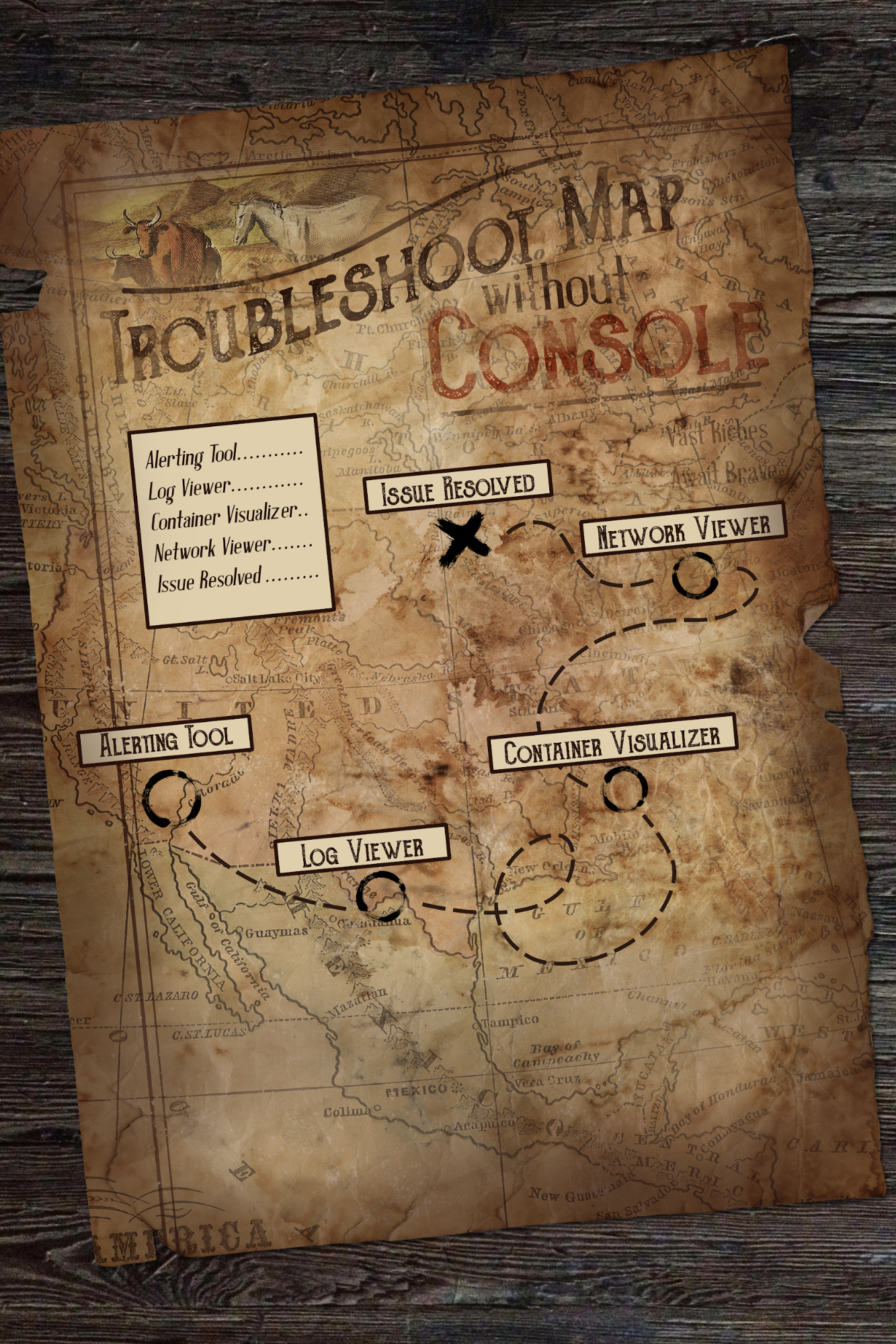The height and width of the screenshot is (1344, 896).
Task: Pick Container Visualizer in the legend list
Action: click(229, 516)
